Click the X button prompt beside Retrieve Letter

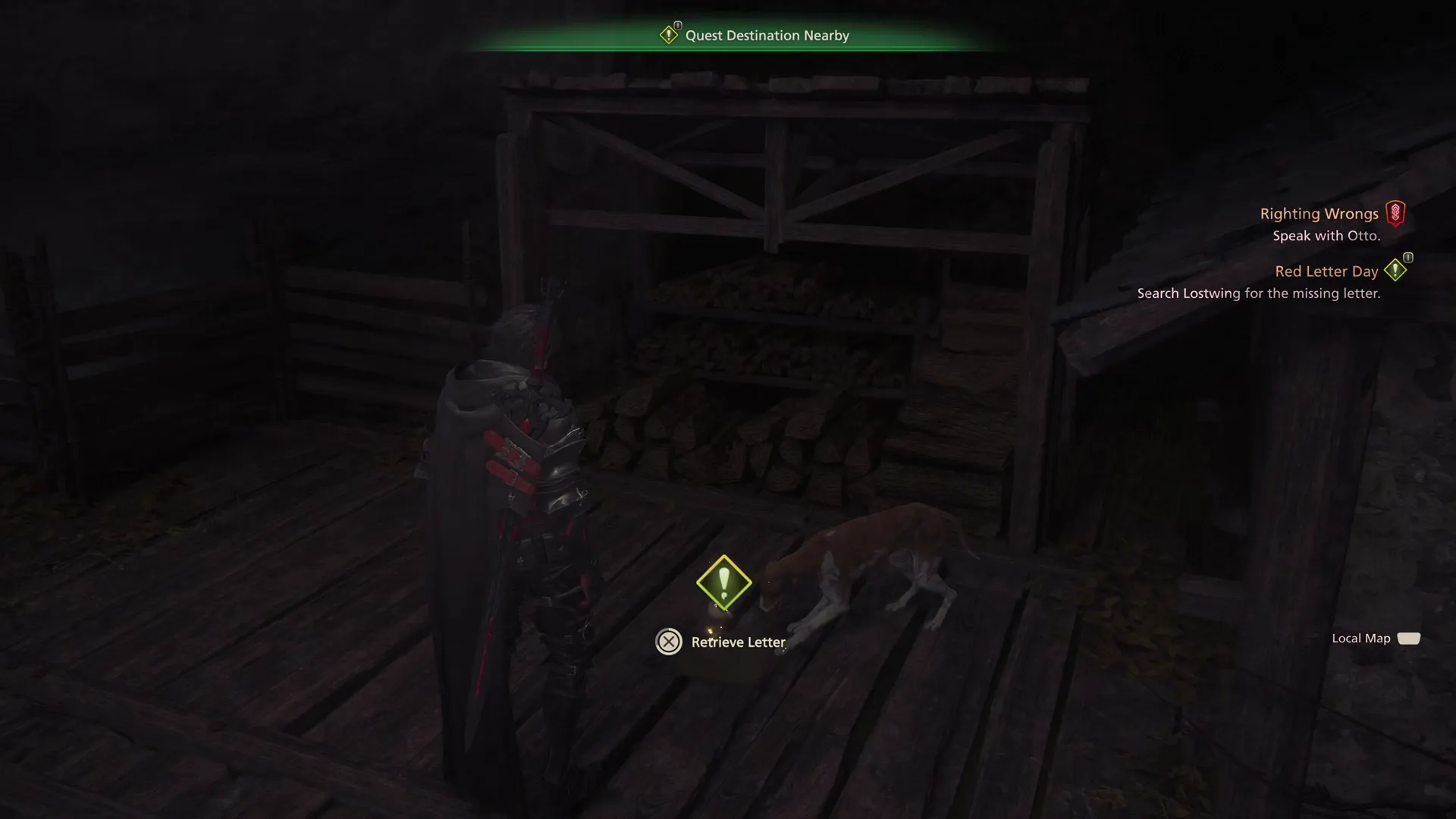pos(669,642)
